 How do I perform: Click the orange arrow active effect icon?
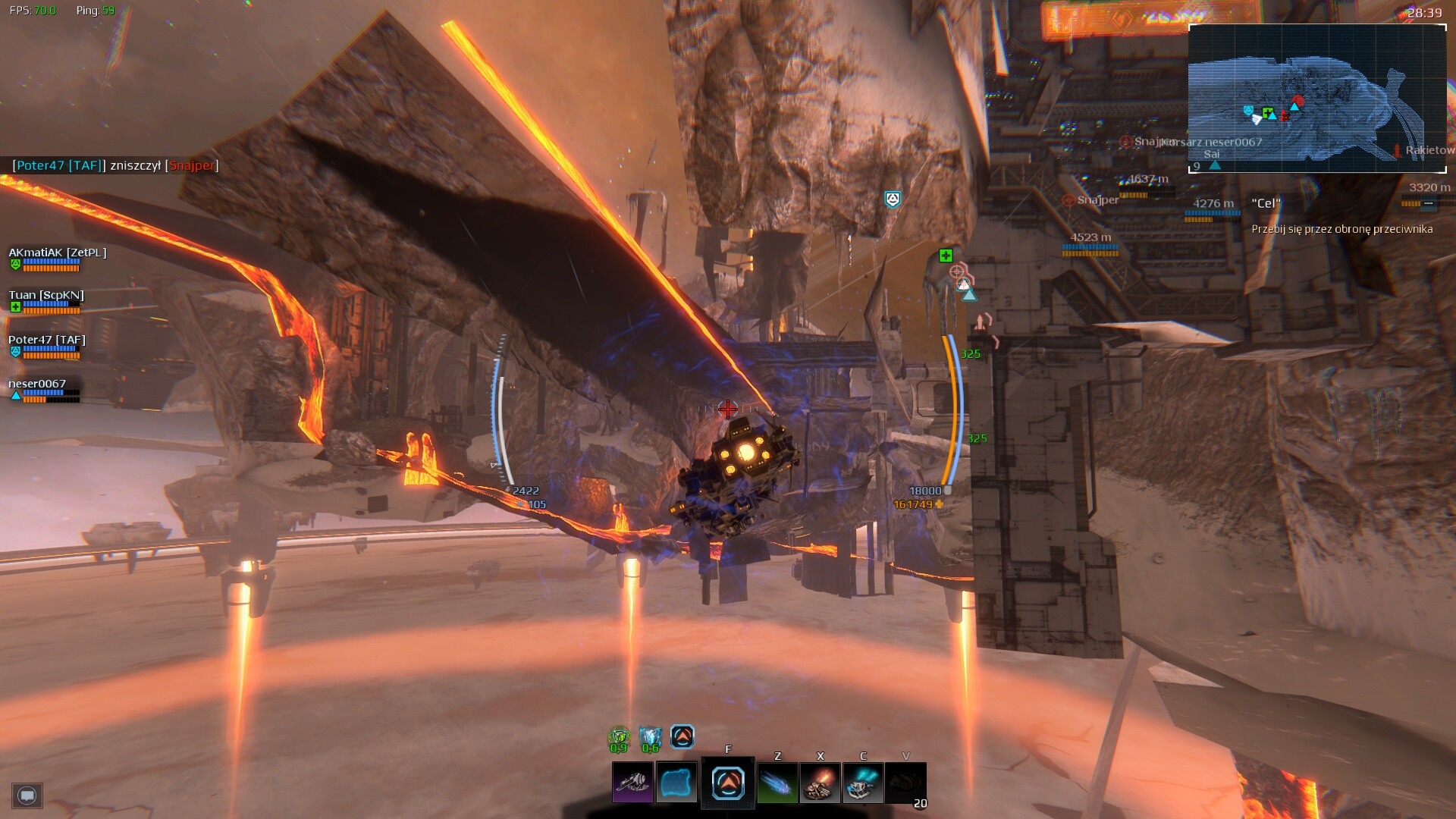(682, 736)
